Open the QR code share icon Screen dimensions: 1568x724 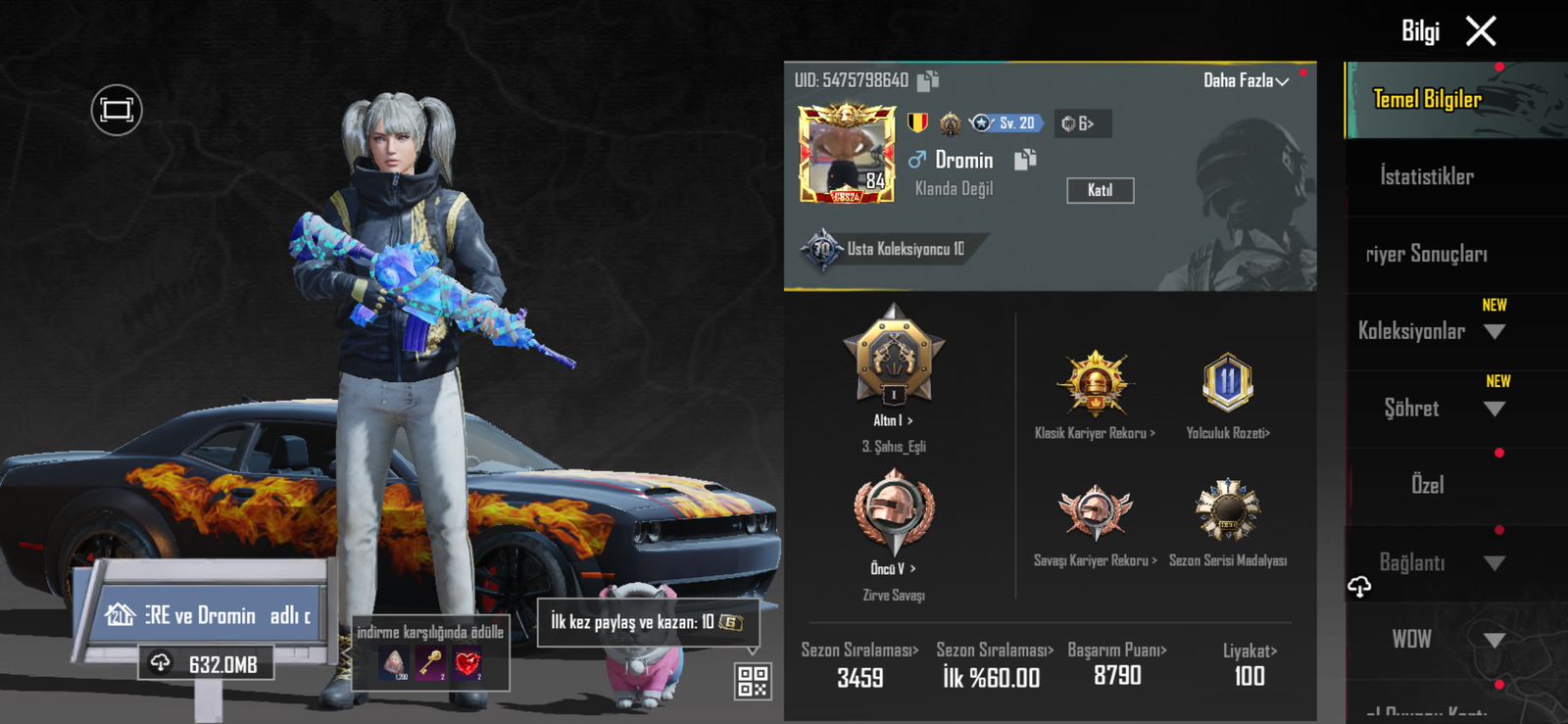(x=753, y=681)
